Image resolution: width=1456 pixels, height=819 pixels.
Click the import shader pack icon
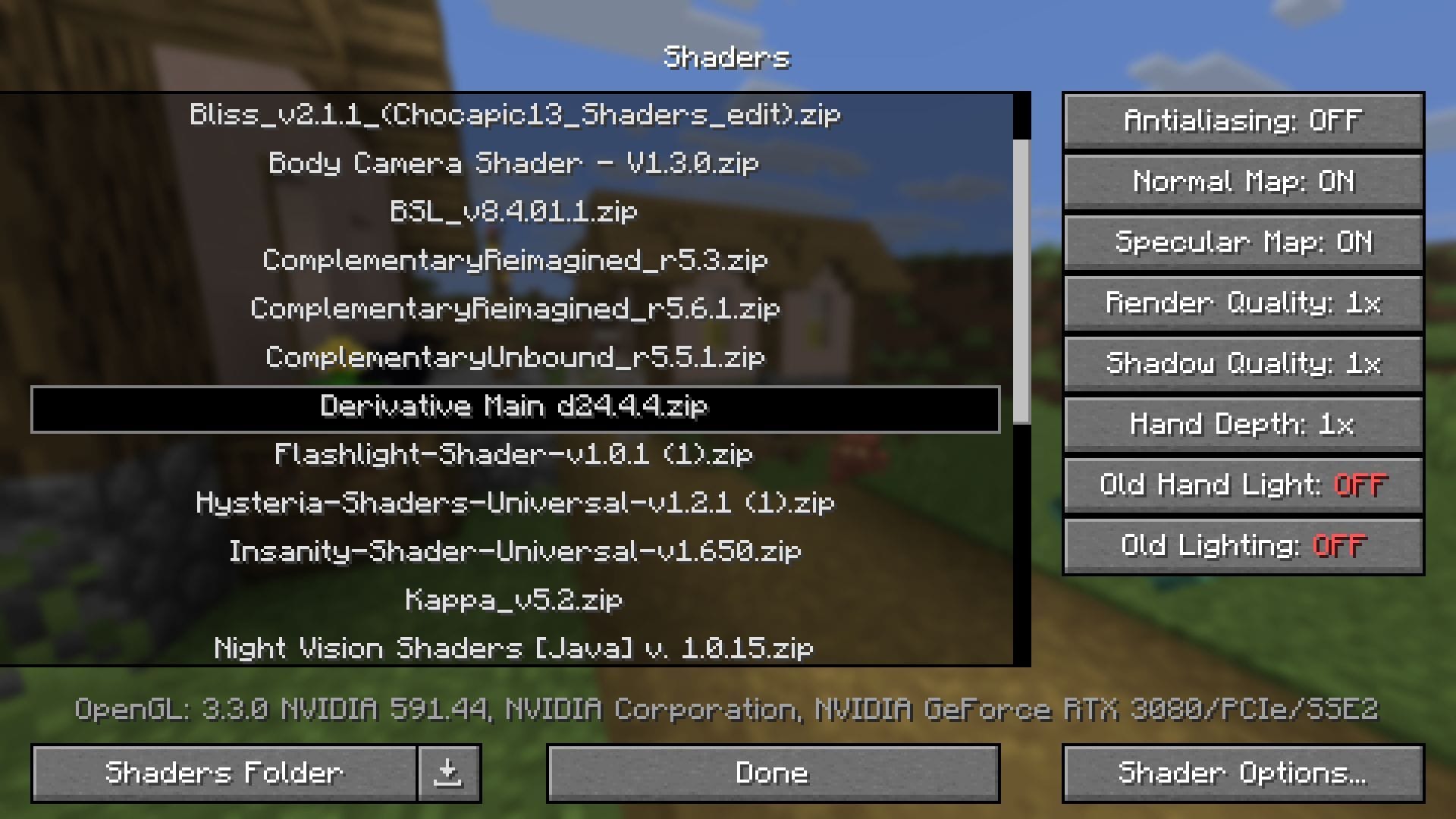tap(449, 773)
